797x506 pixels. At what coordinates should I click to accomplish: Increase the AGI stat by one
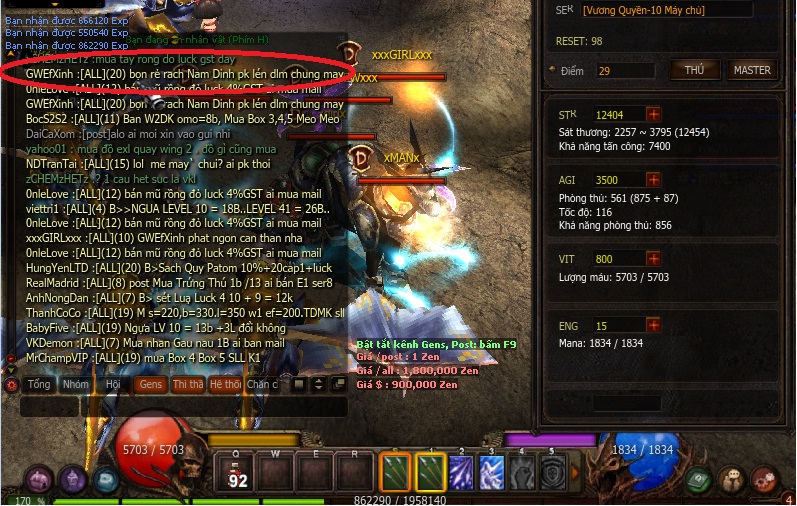[x=653, y=180]
